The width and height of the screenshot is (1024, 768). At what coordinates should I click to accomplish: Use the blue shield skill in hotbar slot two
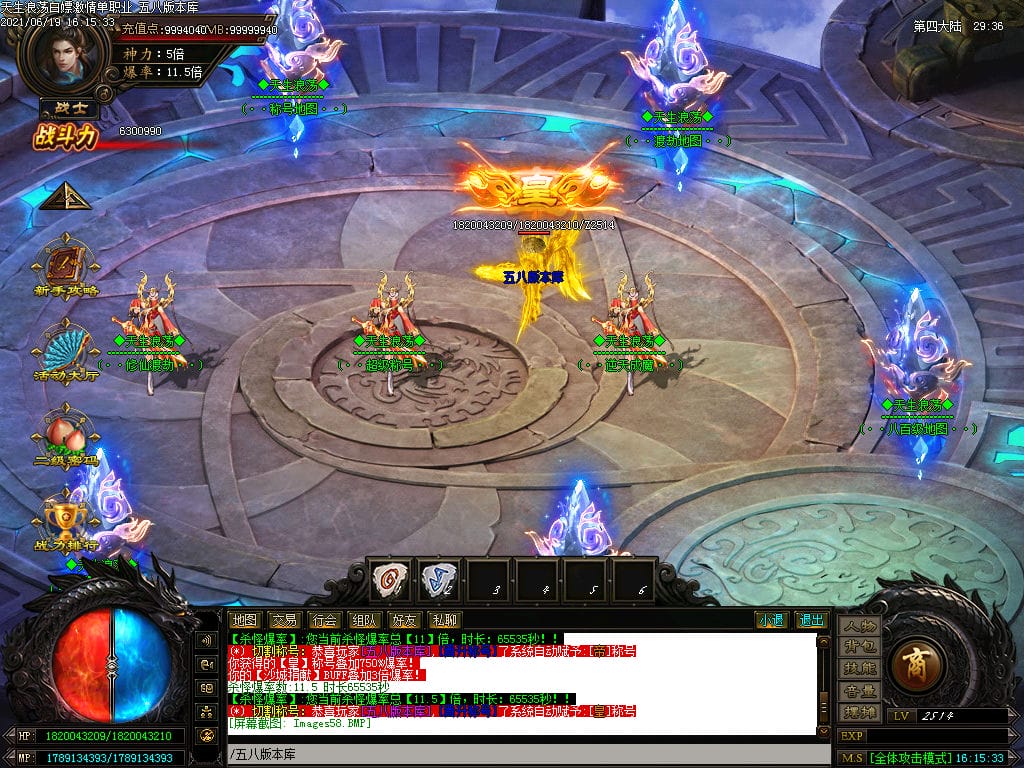click(438, 580)
